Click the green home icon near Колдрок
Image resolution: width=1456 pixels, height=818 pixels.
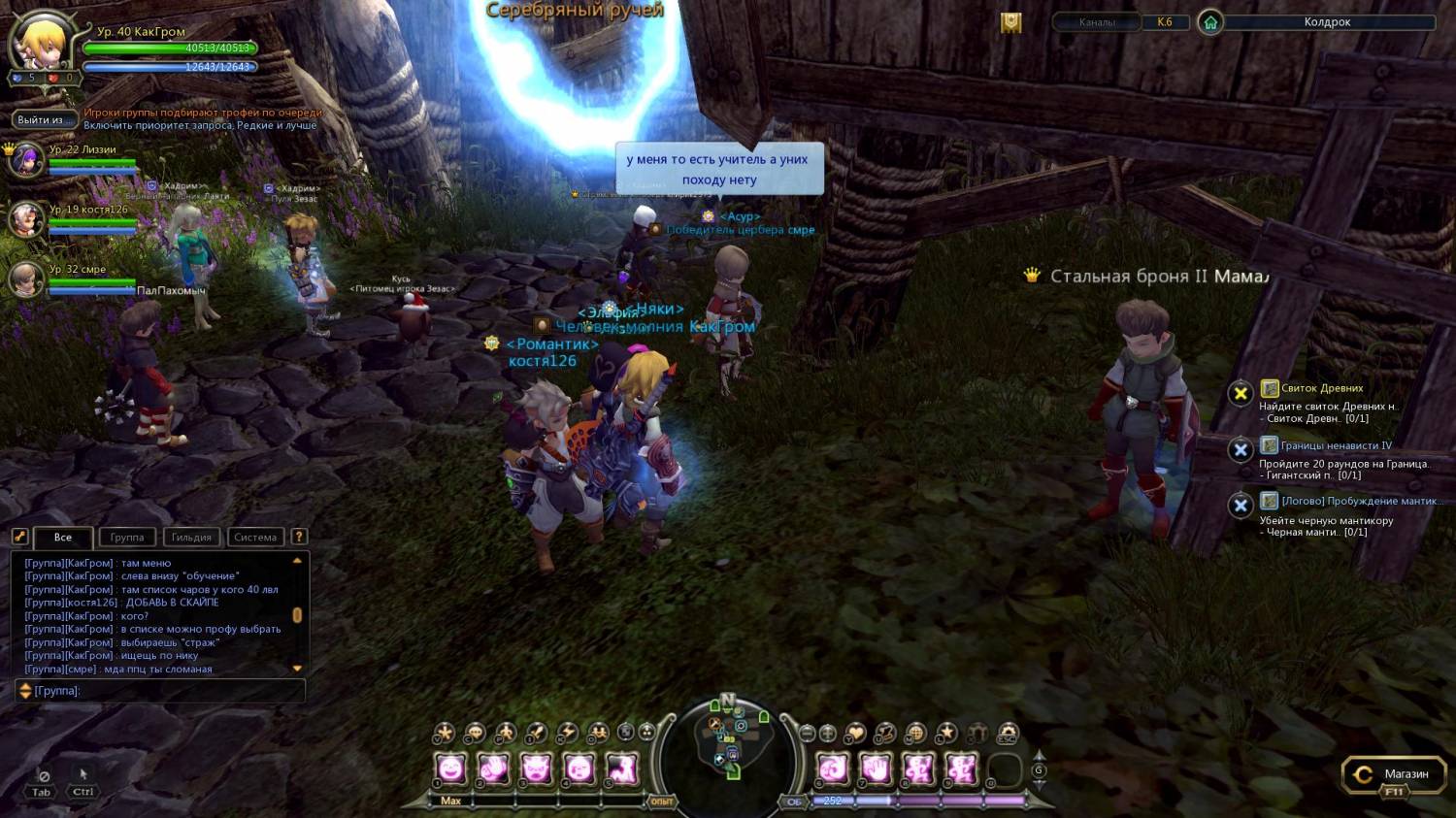(x=1209, y=22)
